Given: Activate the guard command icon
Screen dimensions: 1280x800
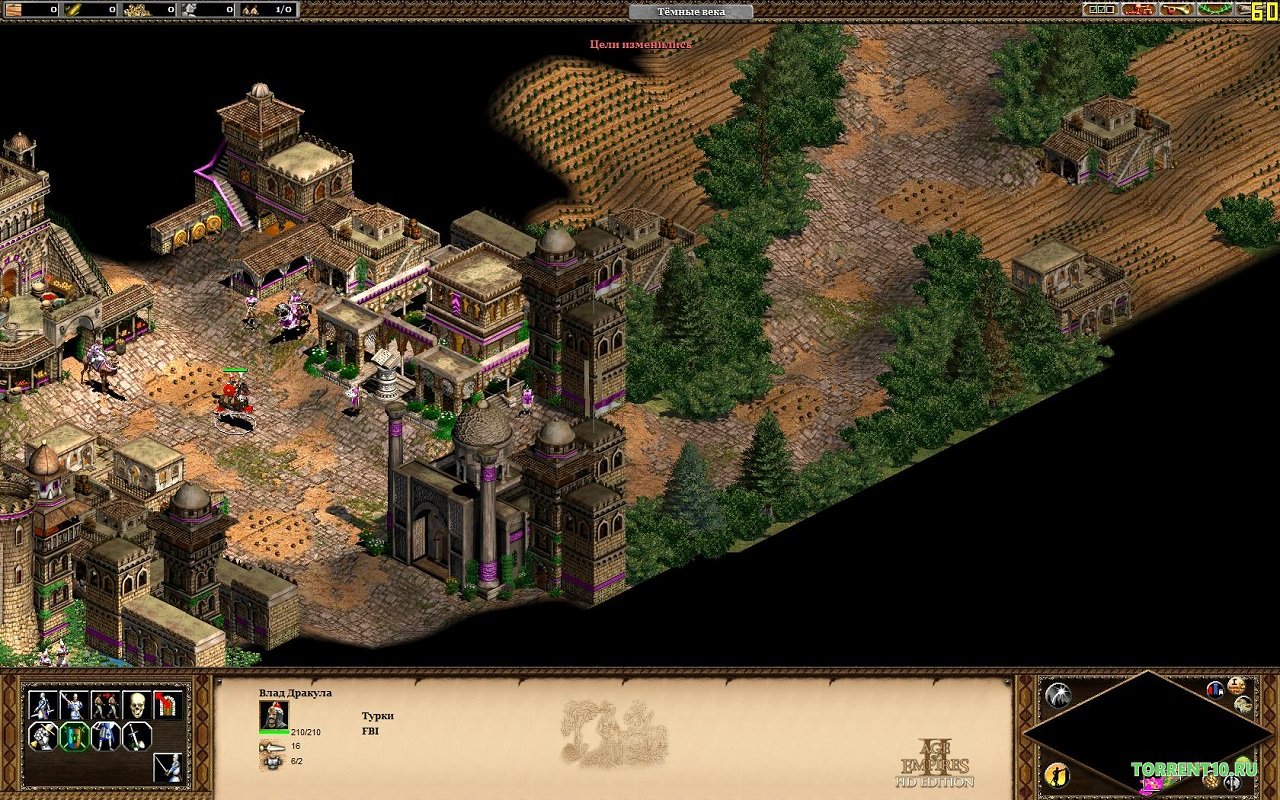Looking at the screenshot, I should (73, 705).
